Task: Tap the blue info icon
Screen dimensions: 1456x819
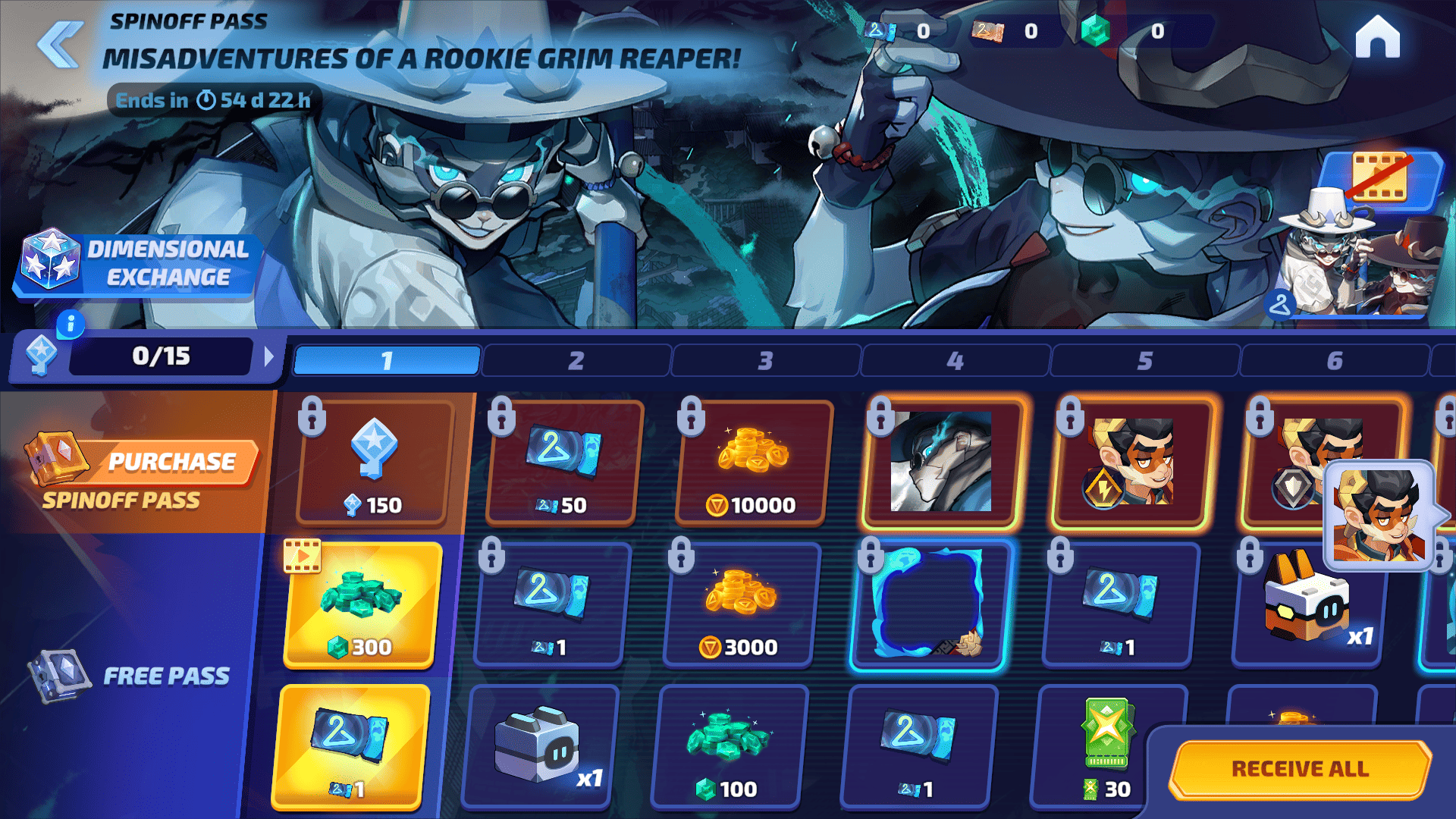Action: (71, 325)
